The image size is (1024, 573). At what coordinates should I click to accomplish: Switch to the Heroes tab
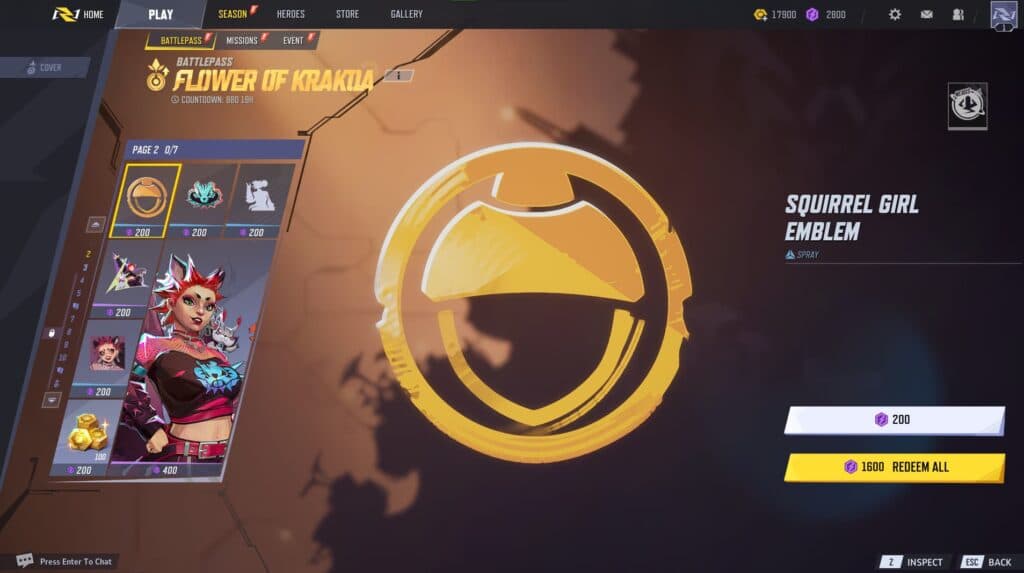tap(291, 14)
